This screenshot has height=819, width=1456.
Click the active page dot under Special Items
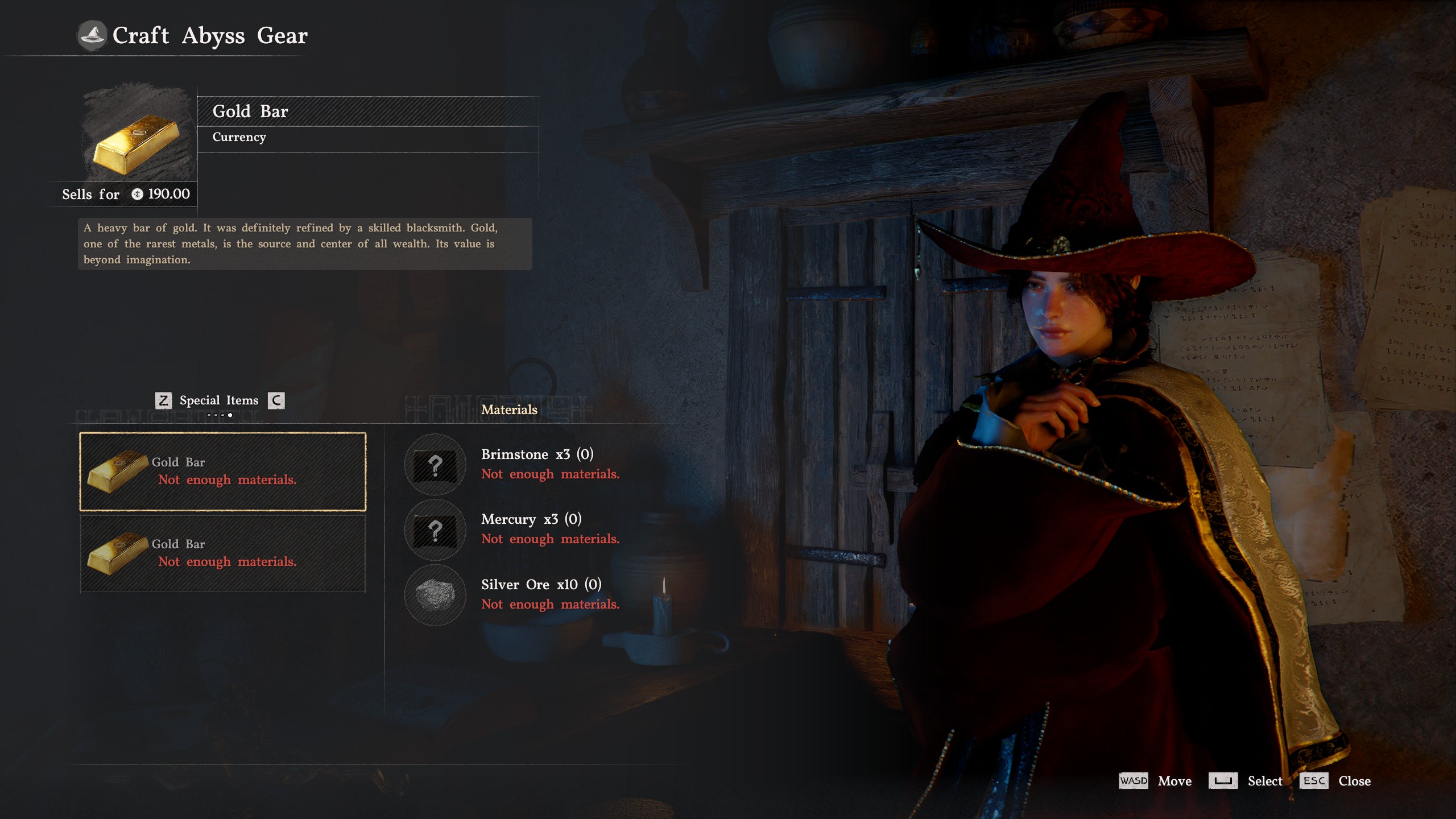pos(230,416)
